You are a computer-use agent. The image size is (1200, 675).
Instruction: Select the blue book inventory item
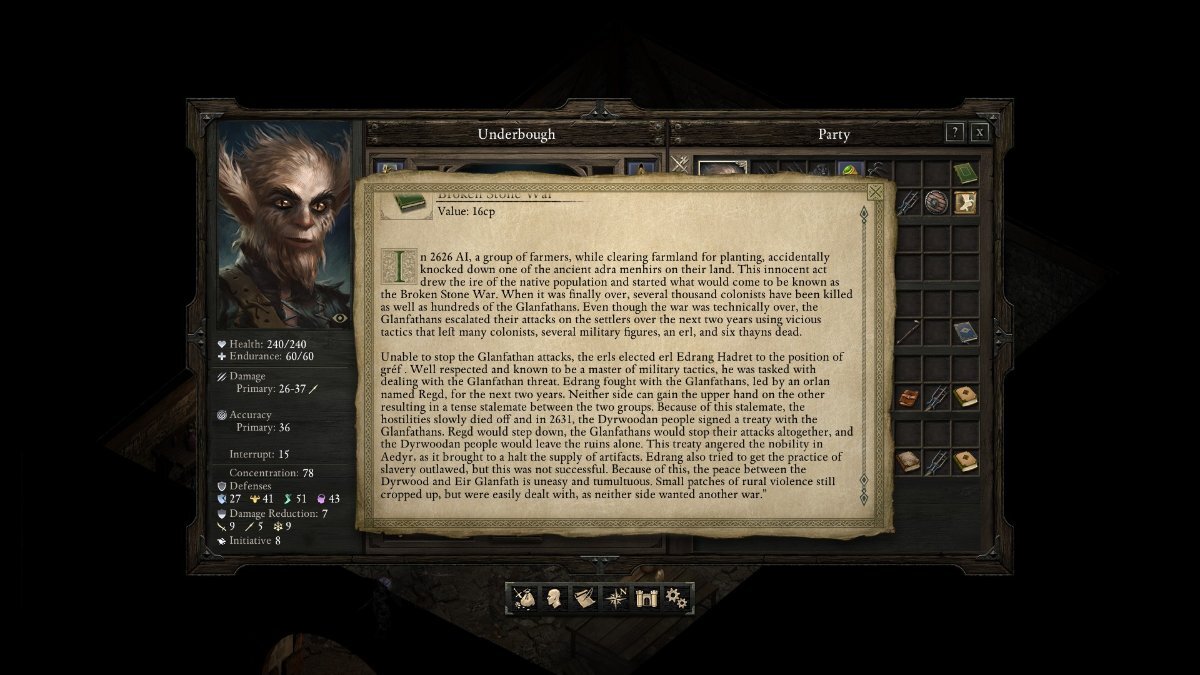tap(964, 332)
